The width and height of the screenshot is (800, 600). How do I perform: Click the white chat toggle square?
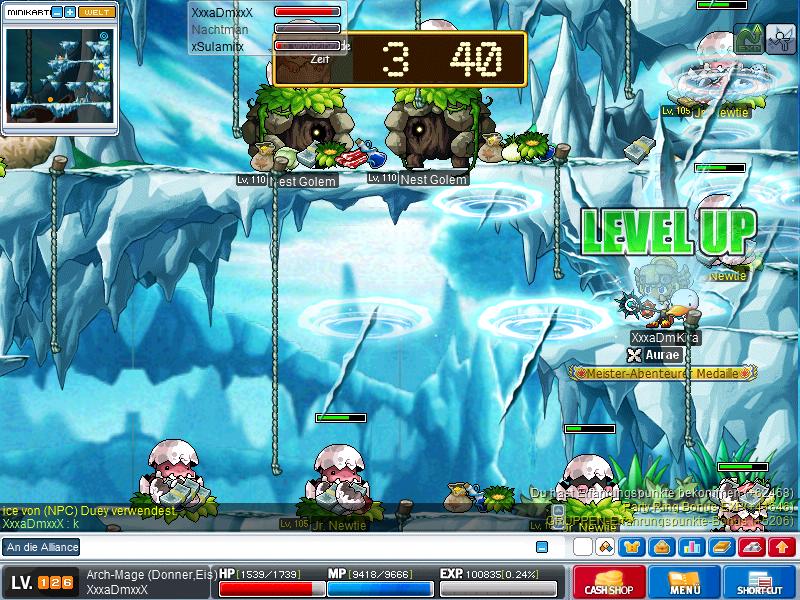pos(582,547)
